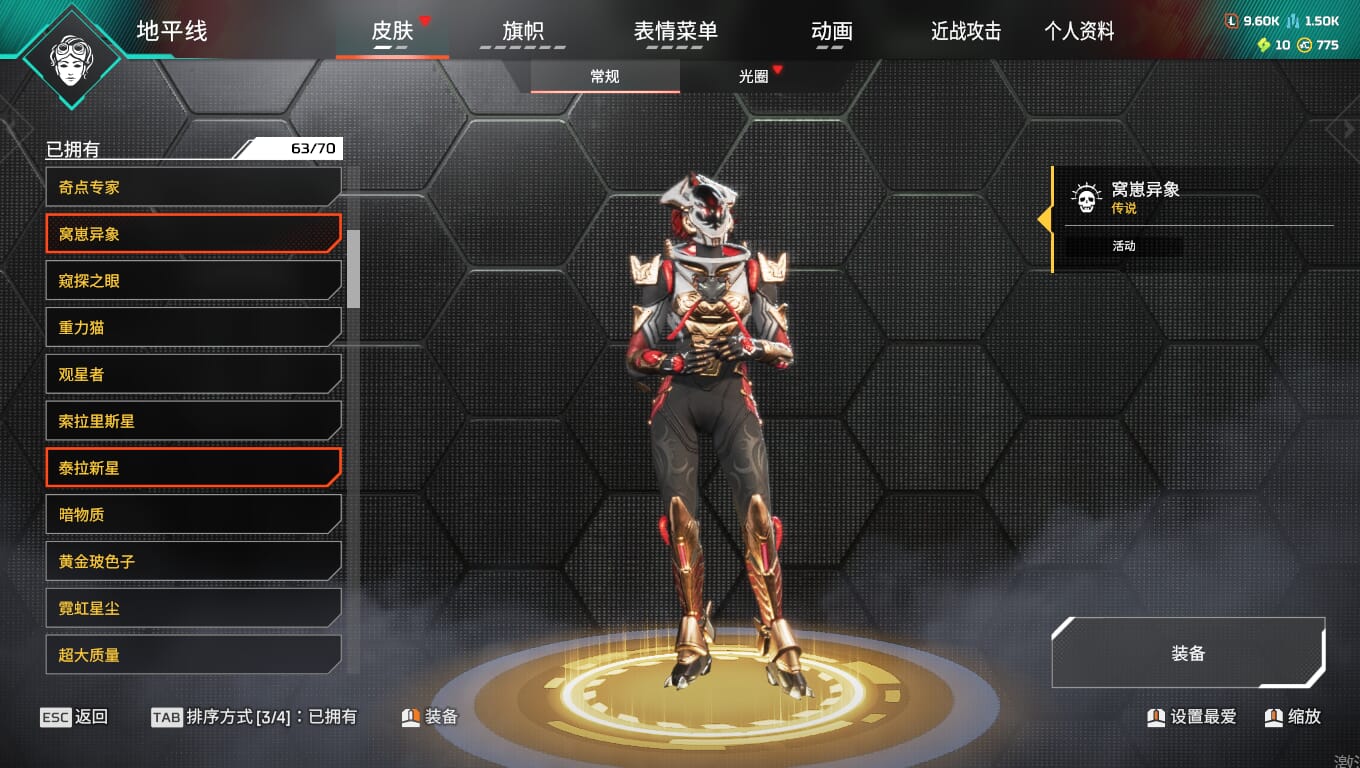1360x768 pixels.
Task: Pick the 索拉里斯星 skin
Action: click(x=193, y=421)
